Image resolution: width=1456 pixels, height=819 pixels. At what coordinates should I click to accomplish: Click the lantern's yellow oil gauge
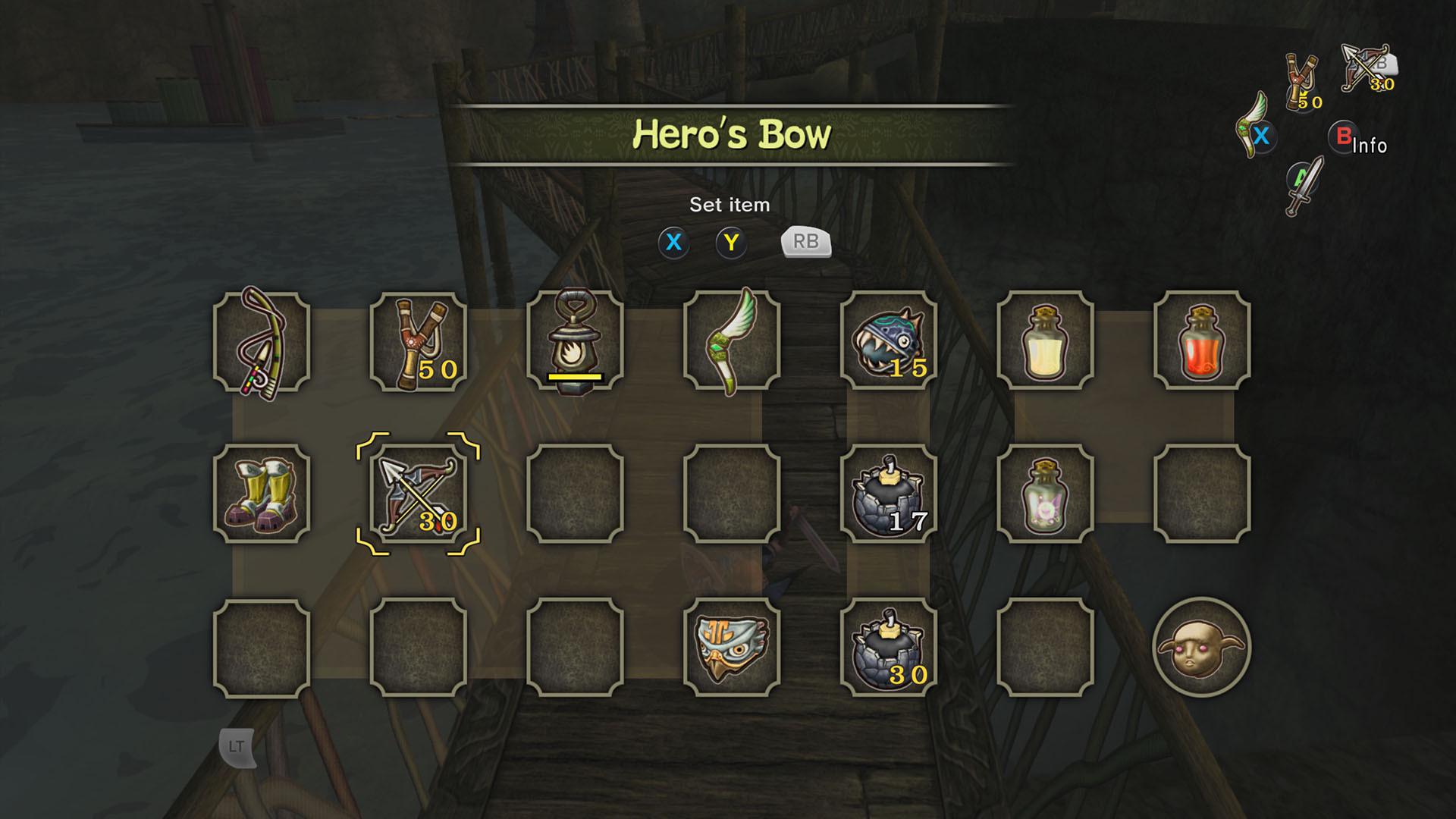point(574,376)
